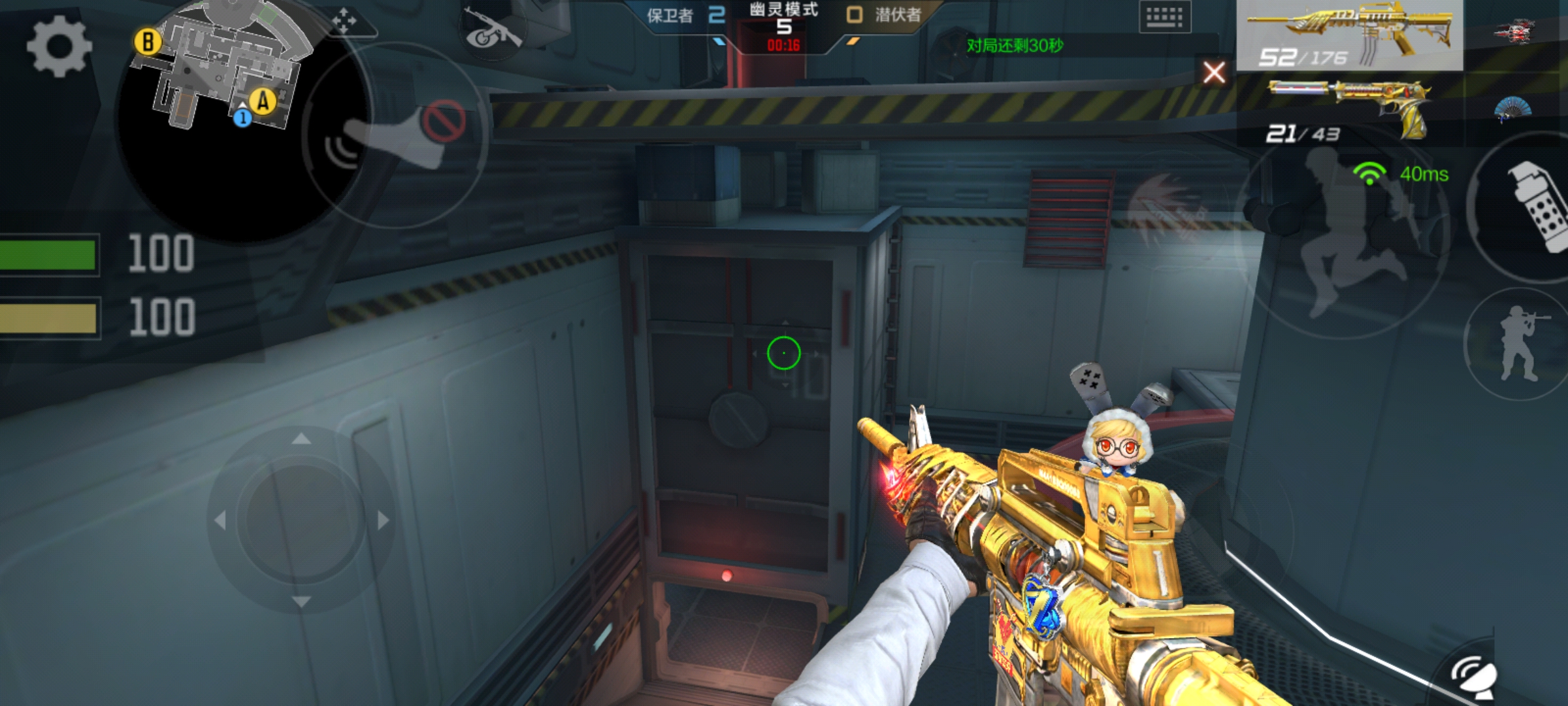Click the four-arrow move icon beside minimap
This screenshot has width=1568, height=706.
click(x=344, y=22)
